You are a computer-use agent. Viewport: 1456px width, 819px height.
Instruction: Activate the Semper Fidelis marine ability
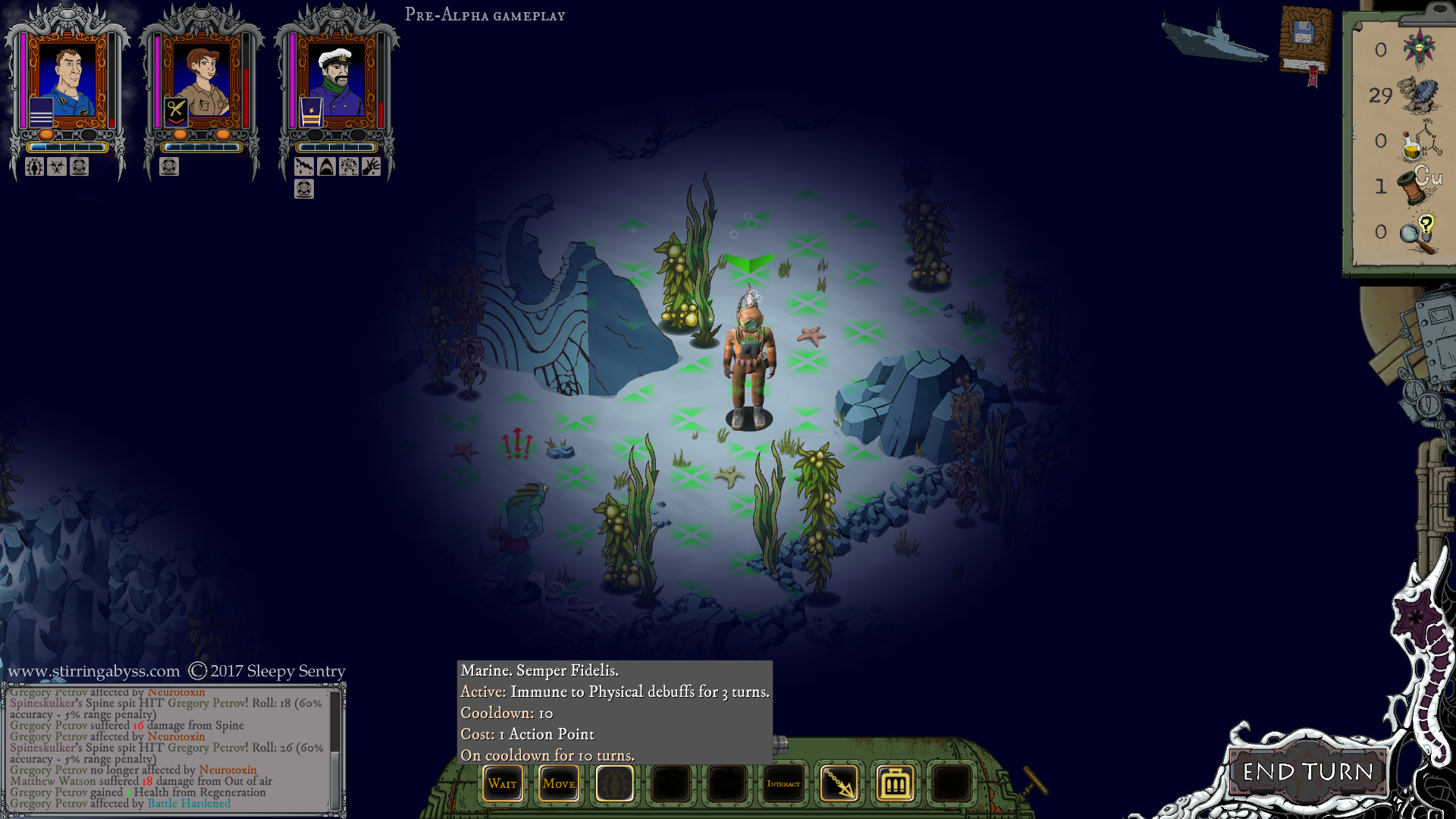(x=614, y=783)
